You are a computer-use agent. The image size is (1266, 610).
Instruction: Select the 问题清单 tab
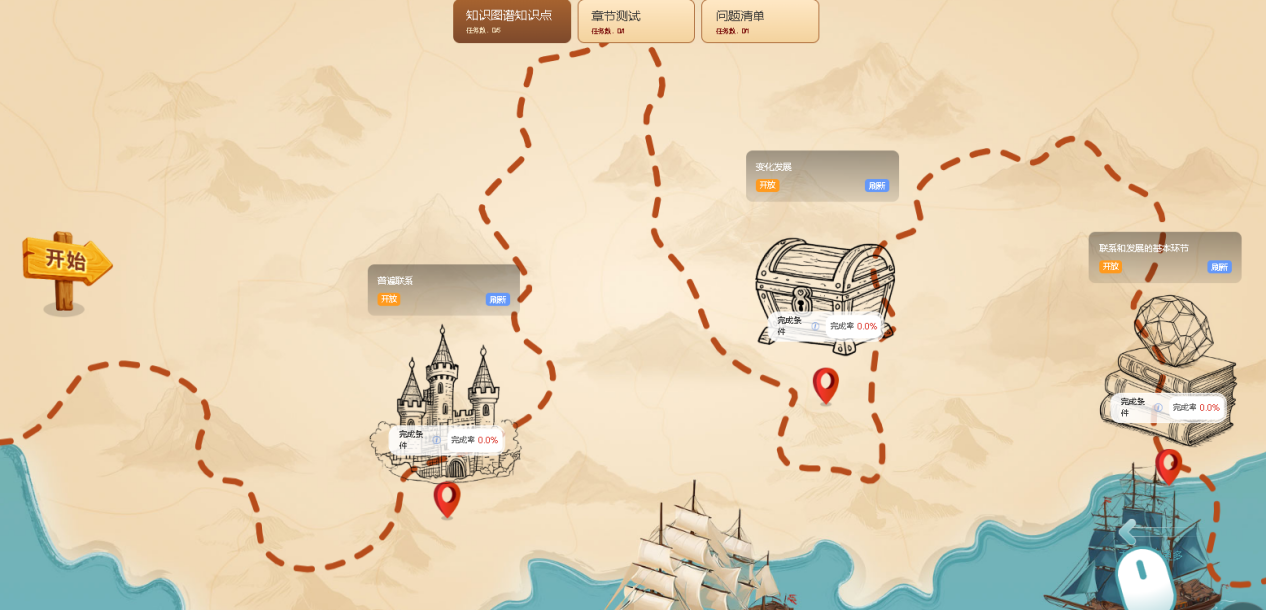click(x=759, y=20)
